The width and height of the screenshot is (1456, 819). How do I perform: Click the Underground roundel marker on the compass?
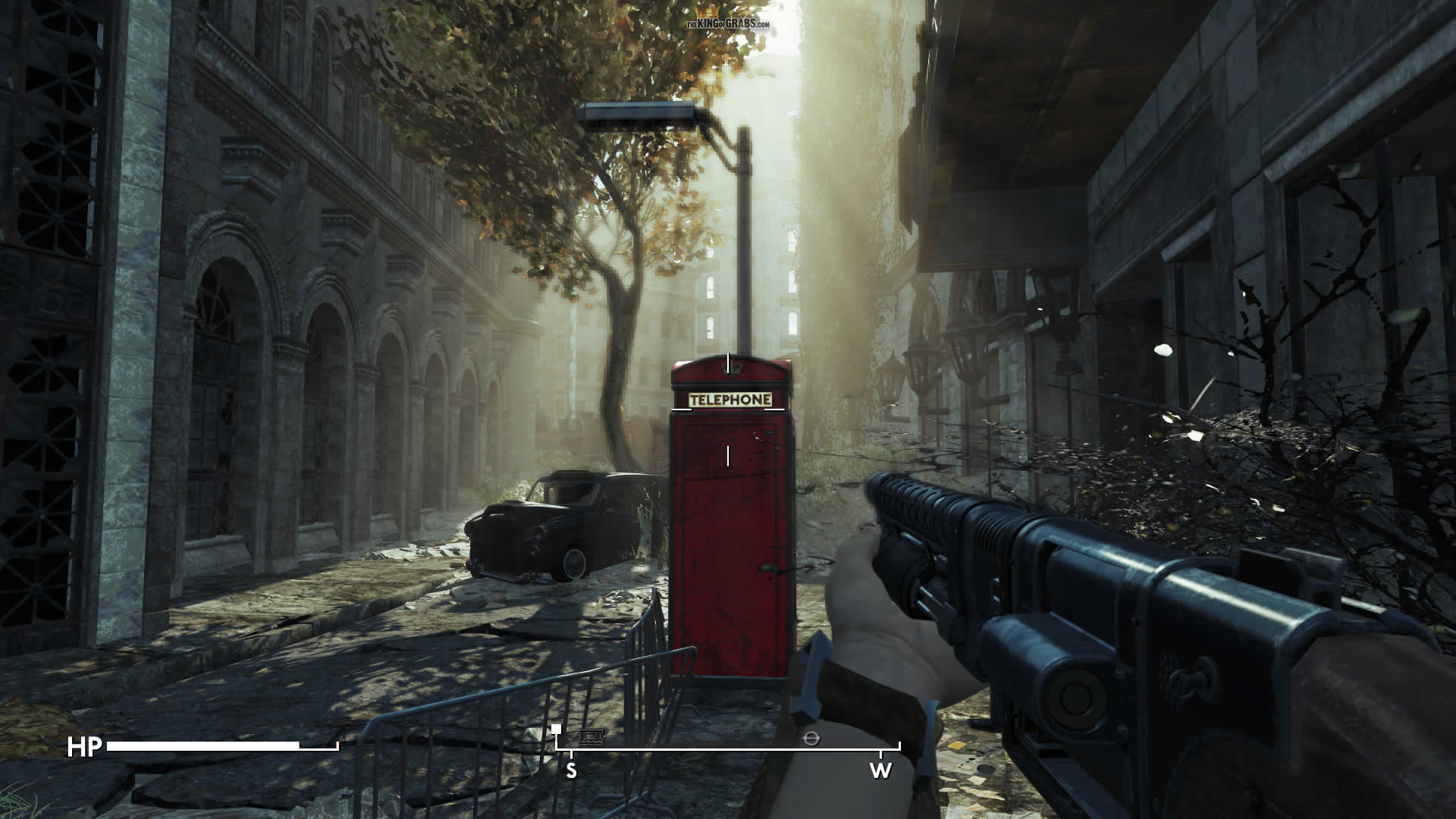tap(811, 737)
